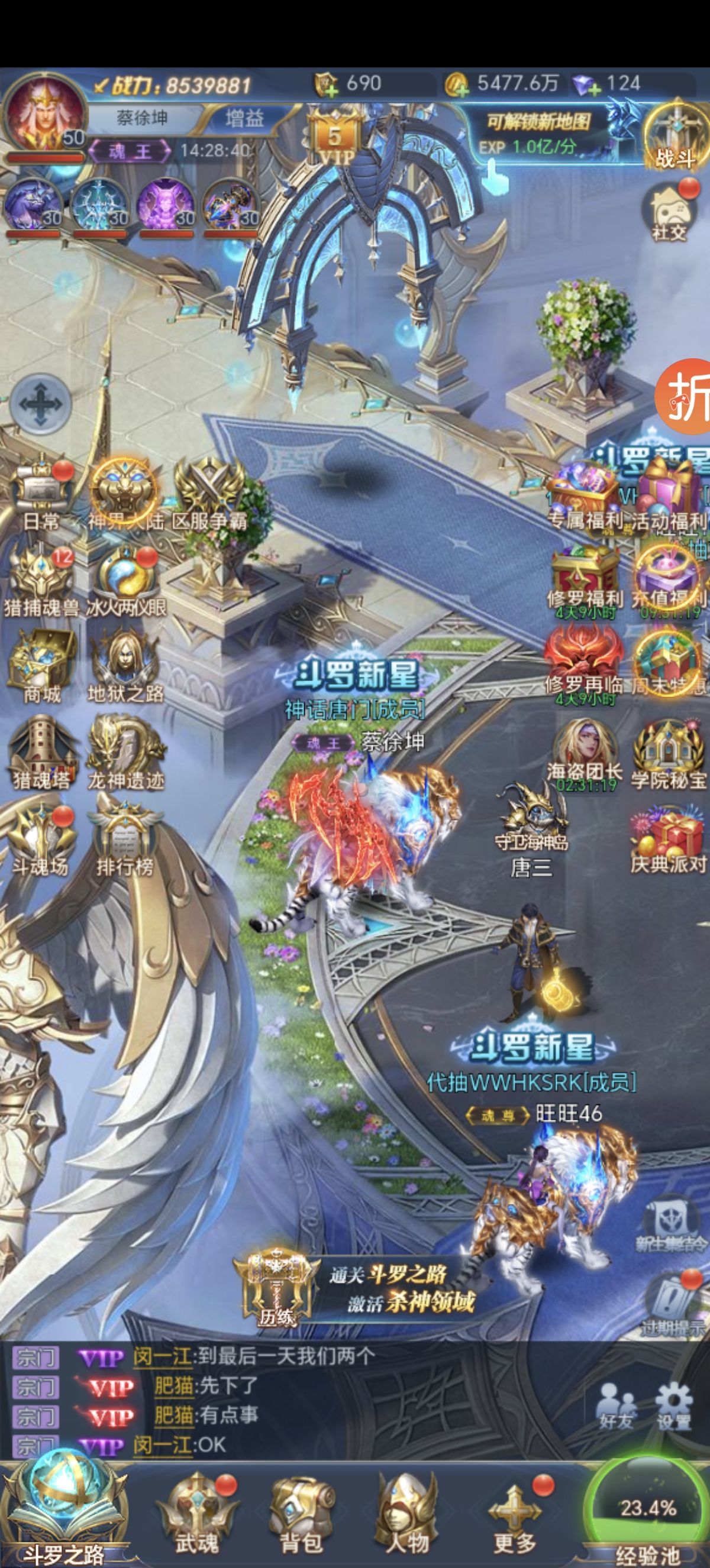Open the 商城 shop
The image size is (710, 1568).
[41, 665]
